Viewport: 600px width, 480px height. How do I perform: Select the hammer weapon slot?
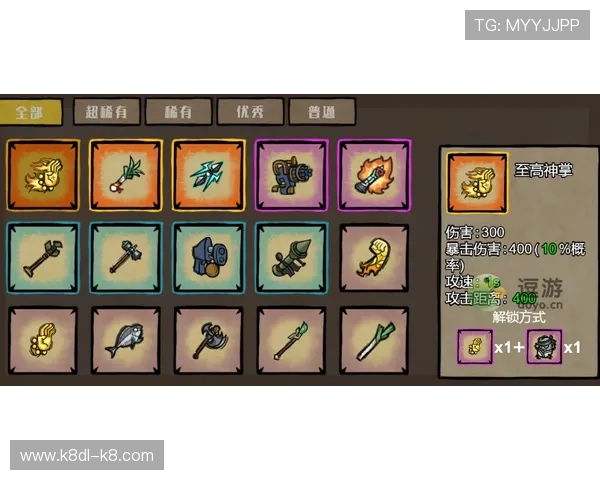point(125,257)
